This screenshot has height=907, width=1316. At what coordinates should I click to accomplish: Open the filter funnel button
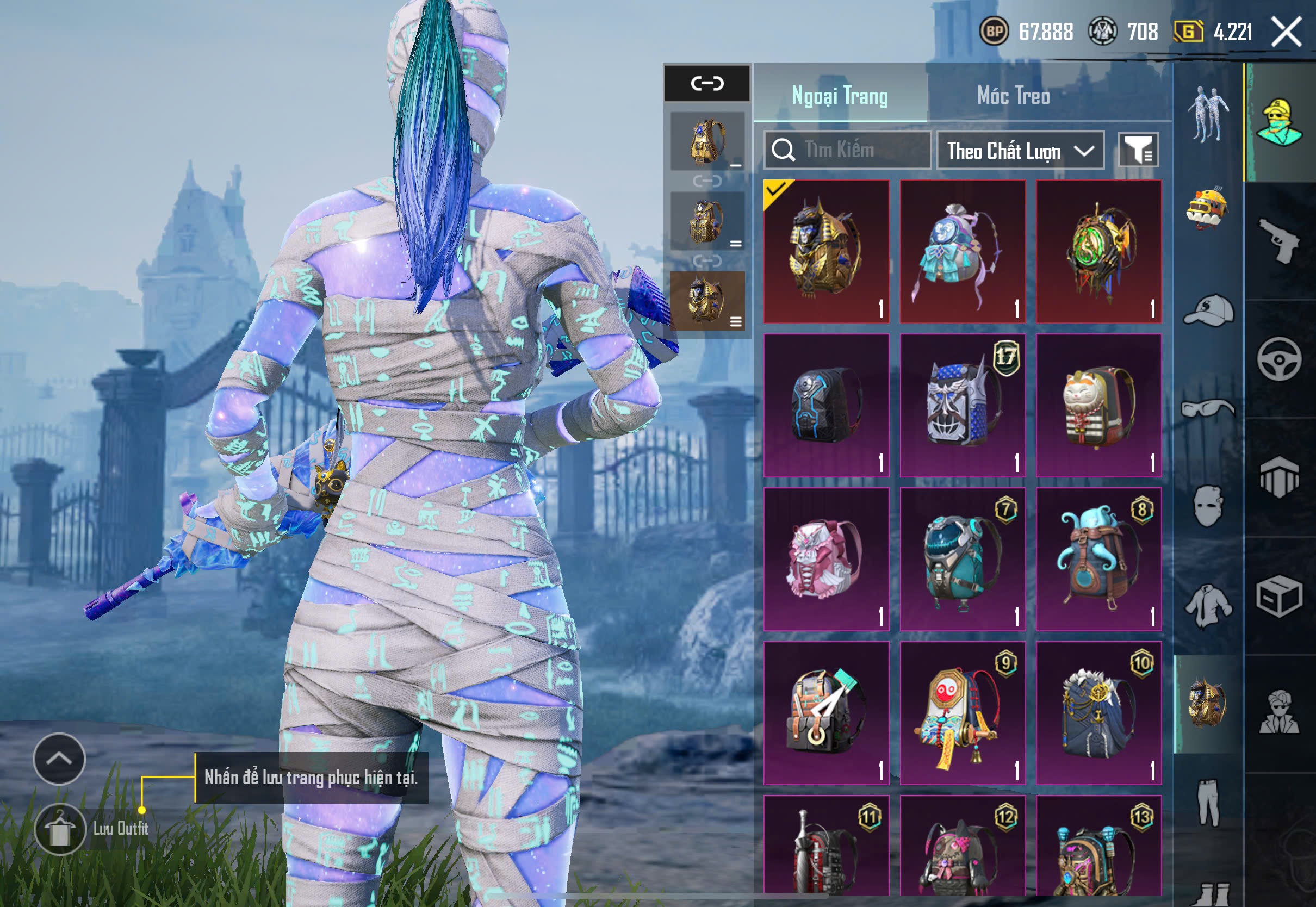(x=1138, y=151)
